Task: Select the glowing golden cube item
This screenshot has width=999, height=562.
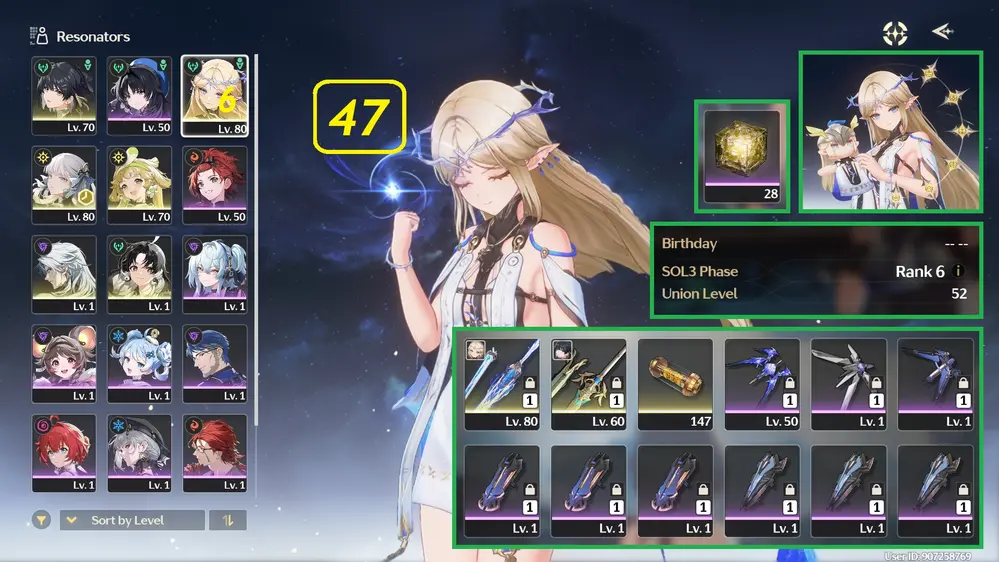Action: coord(743,155)
